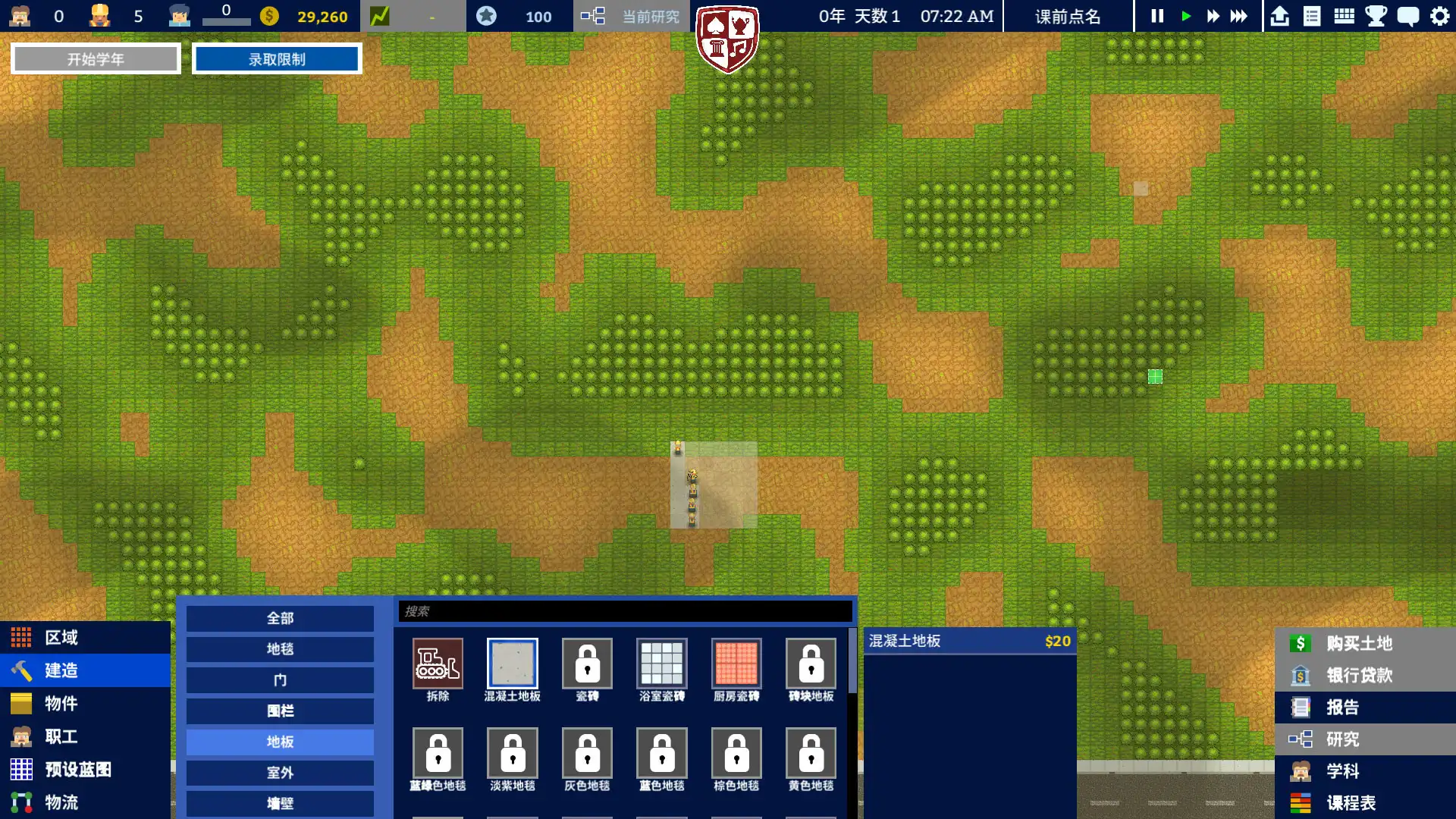Viewport: 1456px width, 819px height.
Task: Select the 拆除 demolish tool
Action: pos(437,664)
